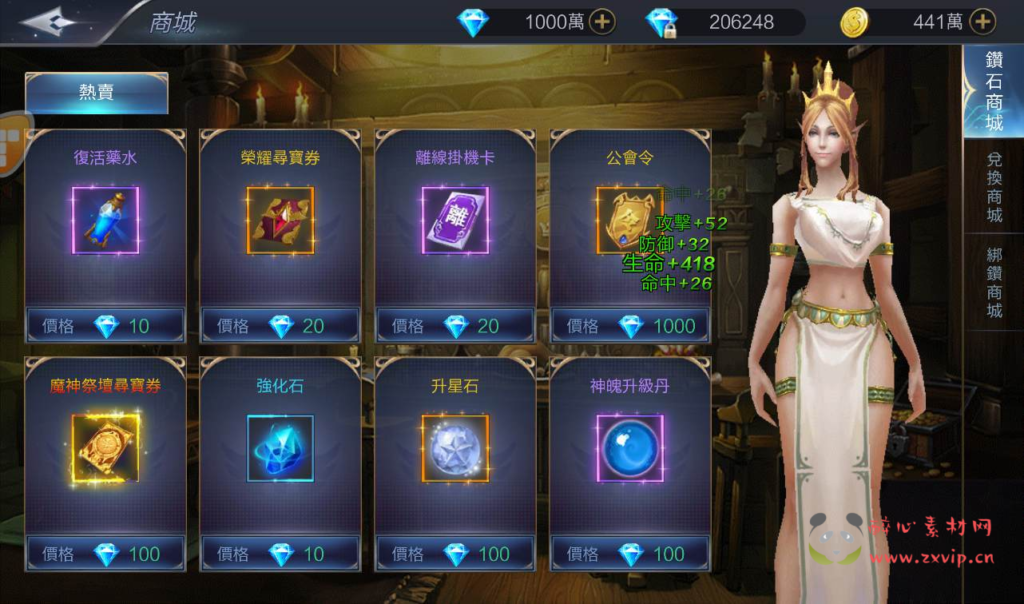1024x604 pixels.
Task: Buy 升星石 via its 100 diamond price
Action: (455, 553)
